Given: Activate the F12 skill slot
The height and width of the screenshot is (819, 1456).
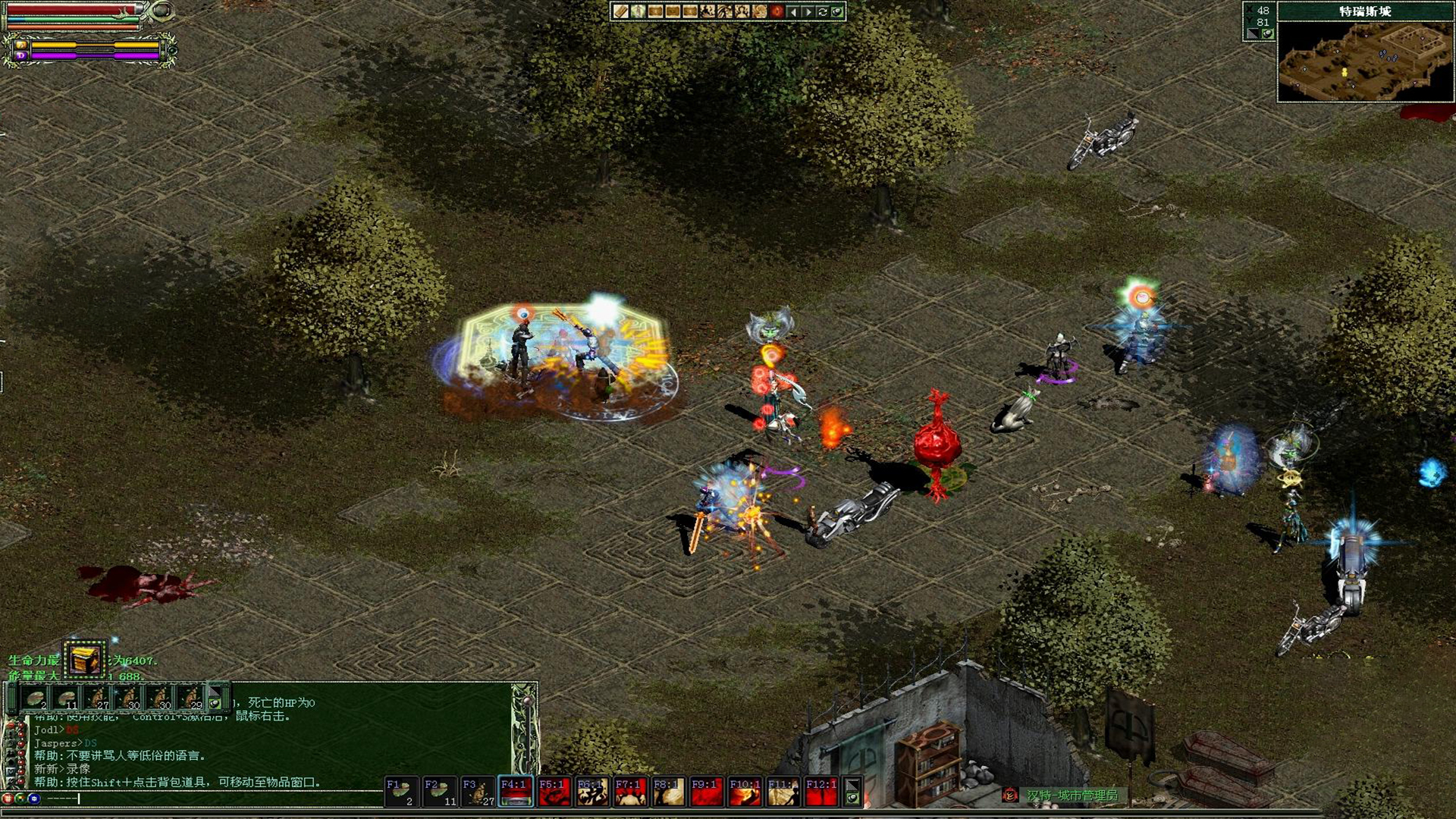Looking at the screenshot, I should pyautogui.click(x=821, y=792).
